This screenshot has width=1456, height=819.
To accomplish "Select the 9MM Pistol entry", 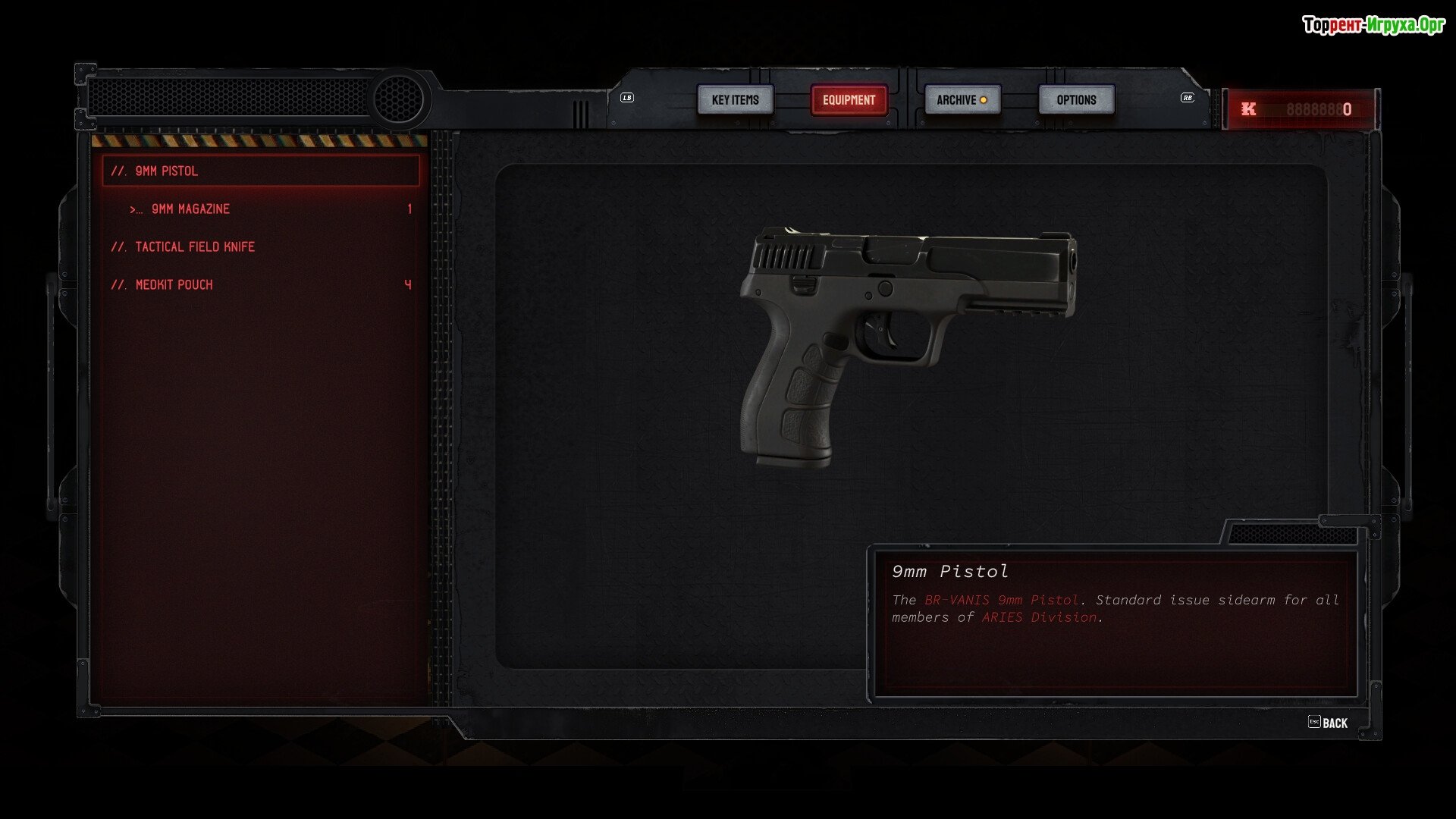I will [x=260, y=171].
